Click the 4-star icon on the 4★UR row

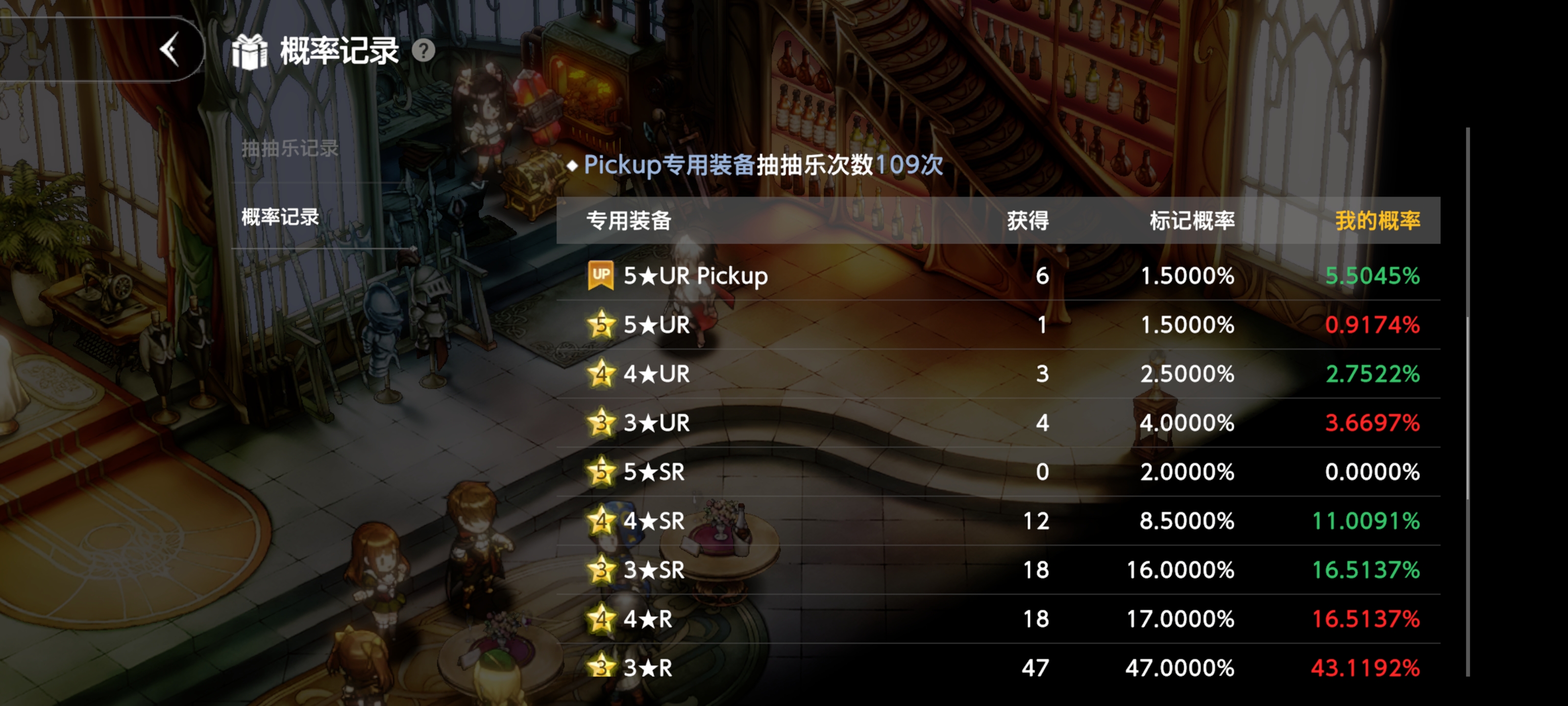tap(600, 374)
